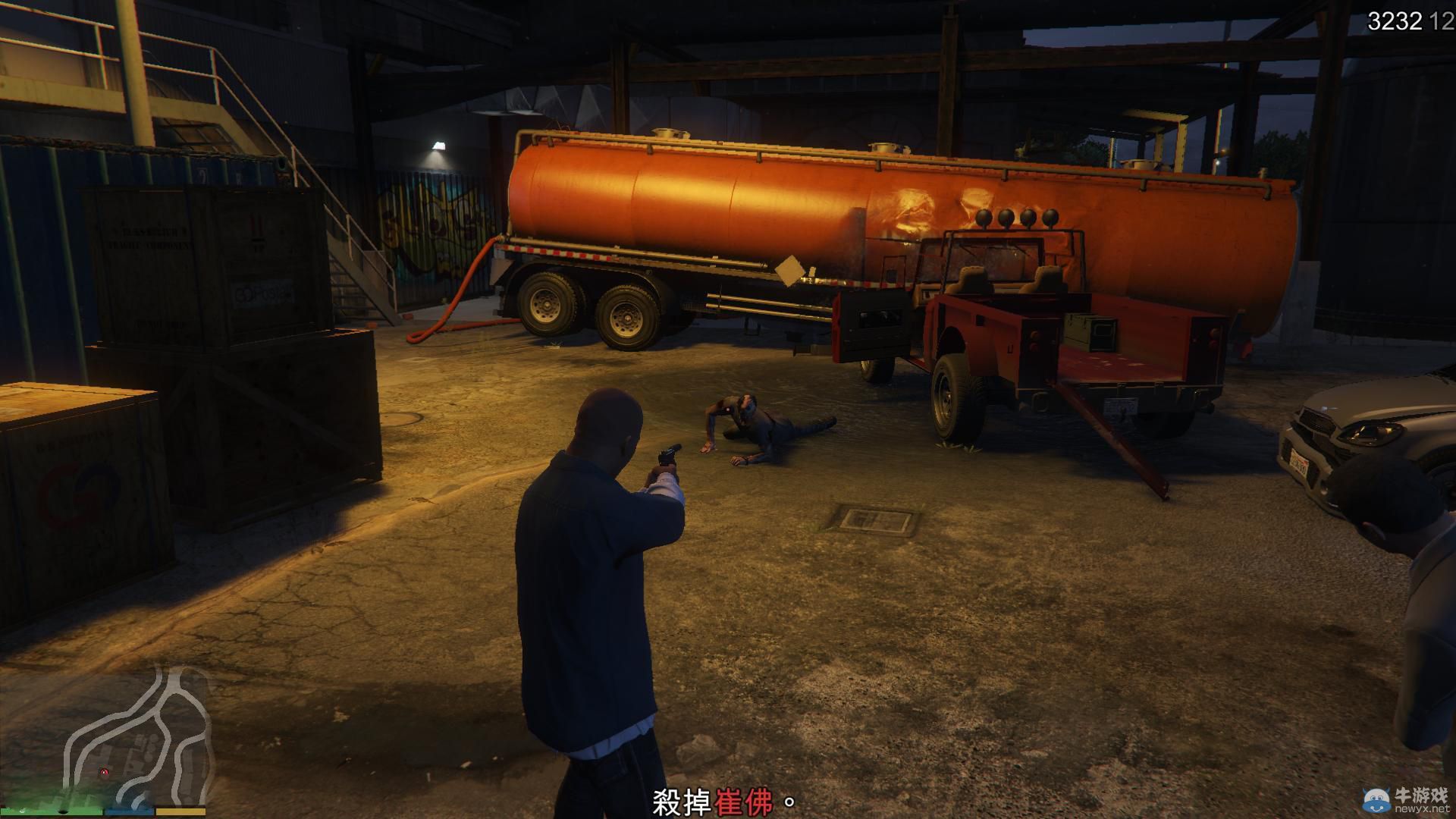The height and width of the screenshot is (819, 1456).
Task: Toggle the yellow special ability bar
Action: (182, 811)
